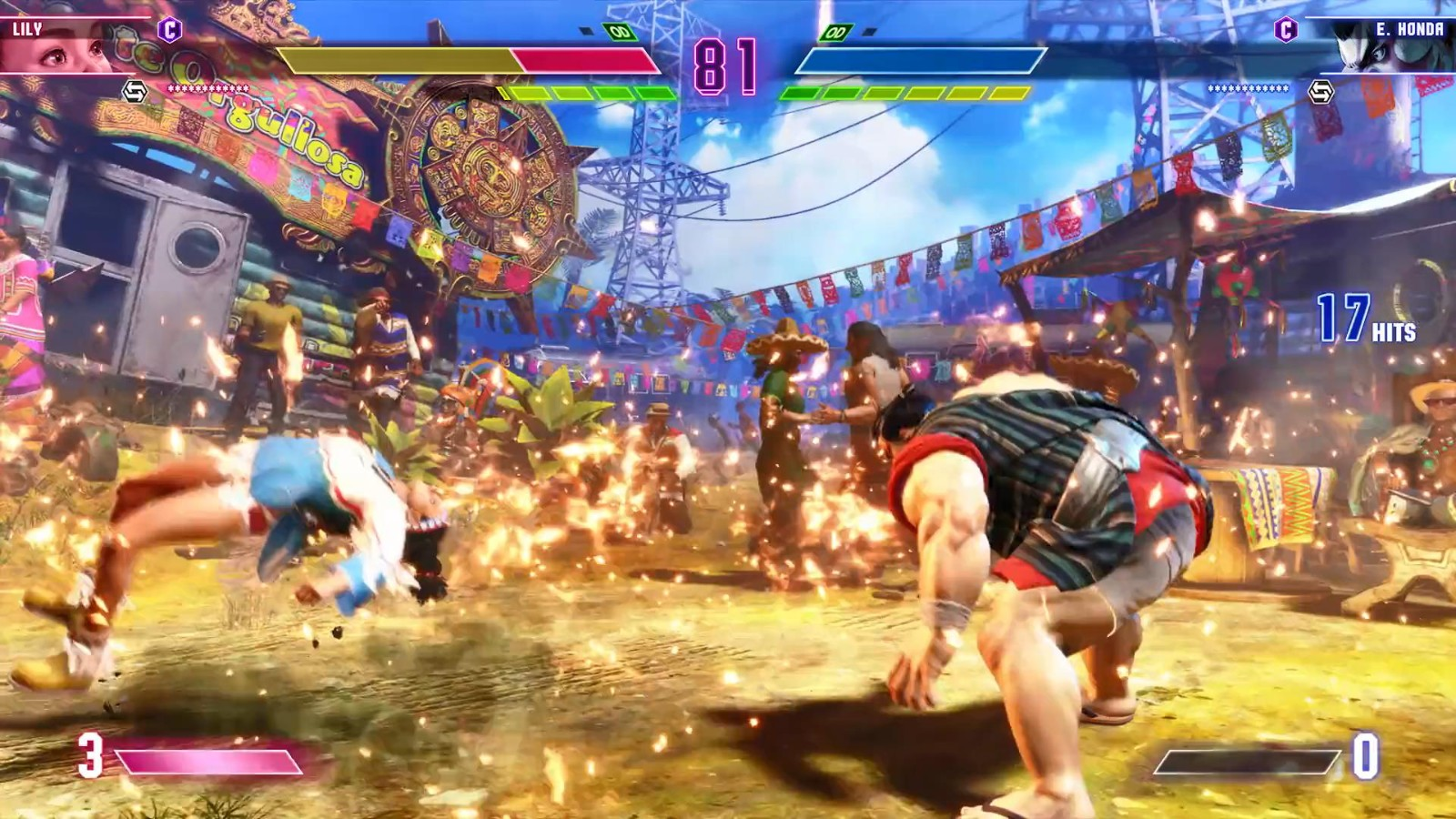Select E. Honda's purple C control-type badge
Screen dimensions: 1456x819
click(1285, 30)
